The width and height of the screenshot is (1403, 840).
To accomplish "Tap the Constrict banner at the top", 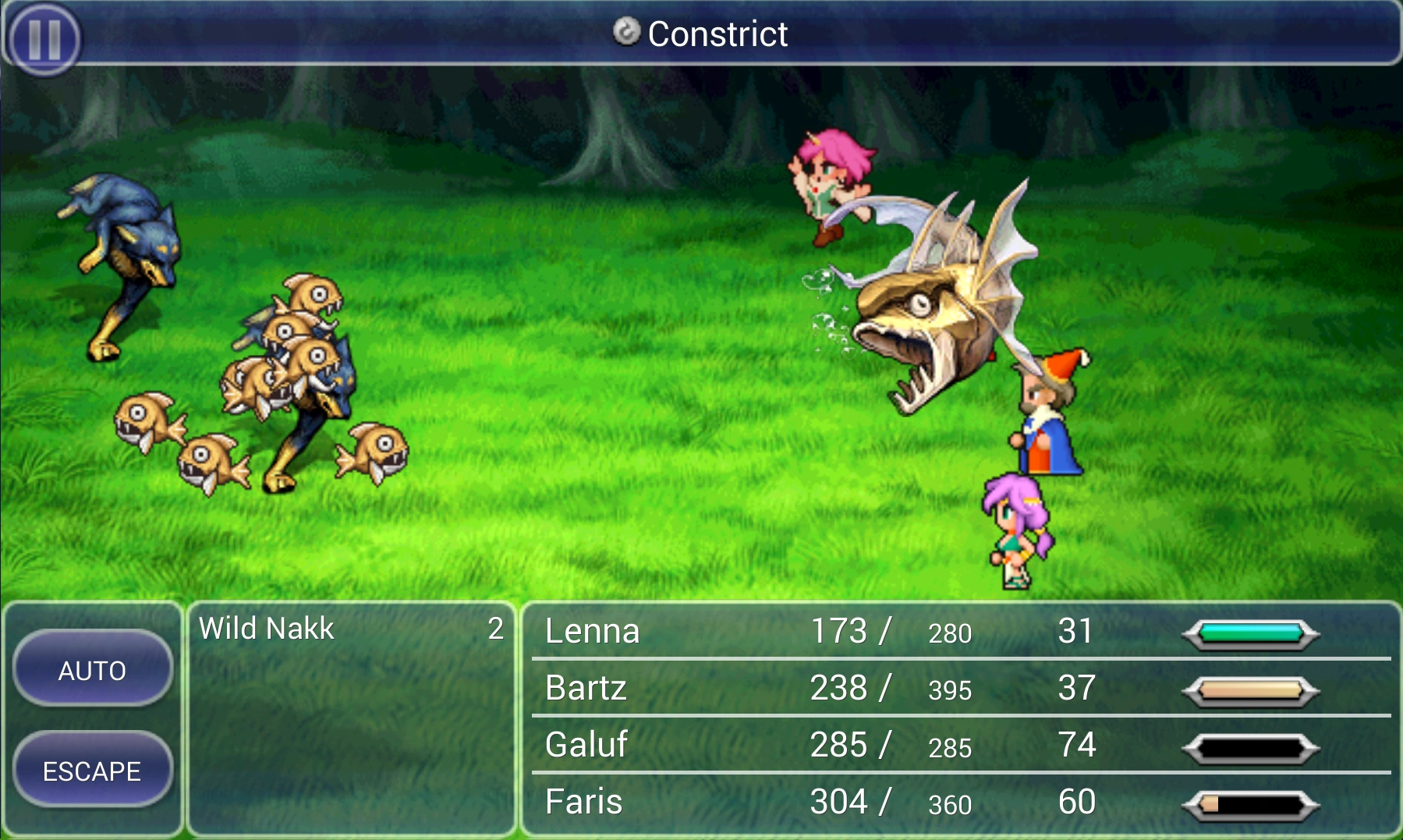I will (717, 34).
